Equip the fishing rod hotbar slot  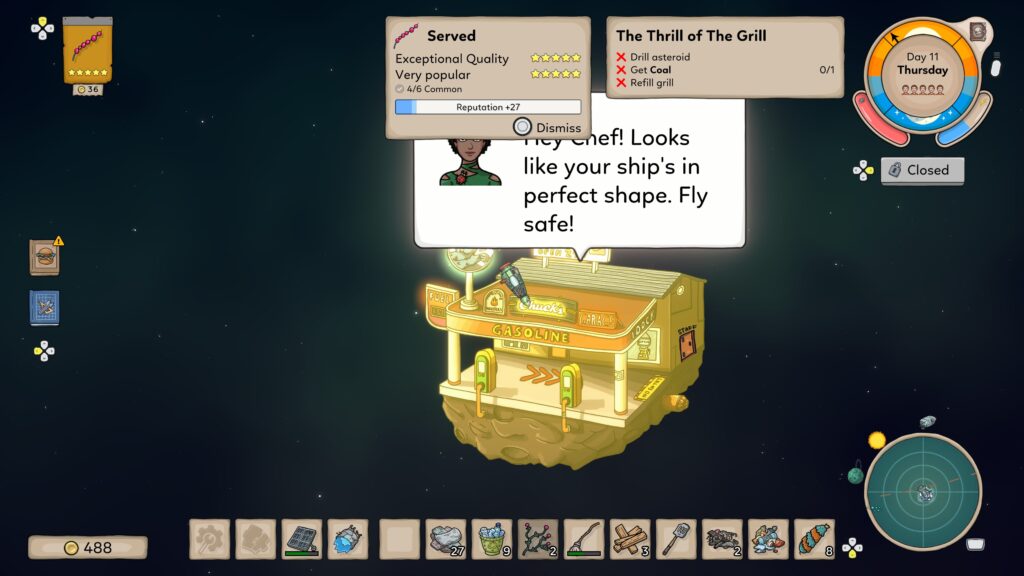click(583, 539)
